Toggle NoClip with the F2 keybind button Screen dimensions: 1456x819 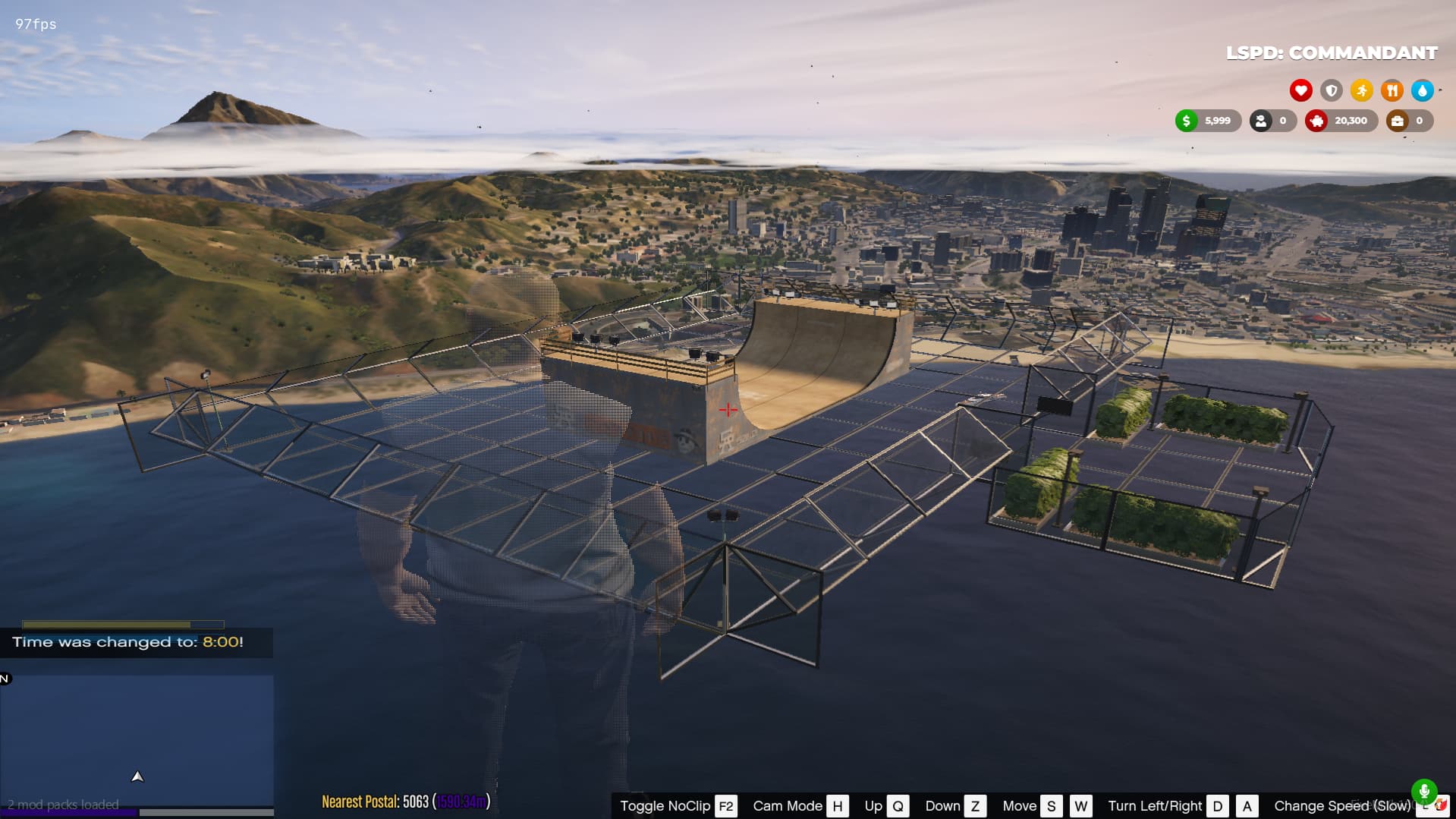725,806
